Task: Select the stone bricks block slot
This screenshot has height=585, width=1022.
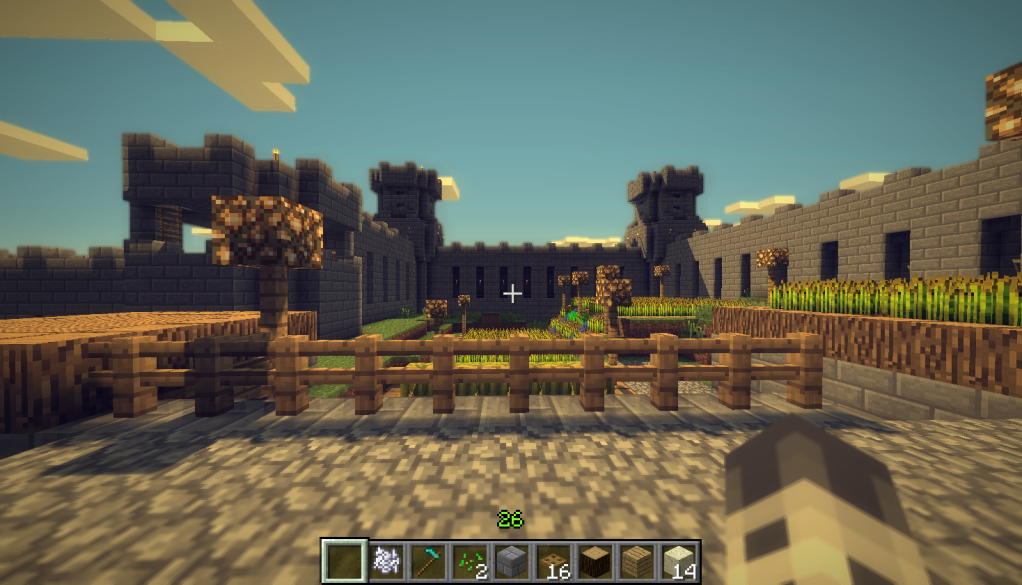Action: [511, 560]
